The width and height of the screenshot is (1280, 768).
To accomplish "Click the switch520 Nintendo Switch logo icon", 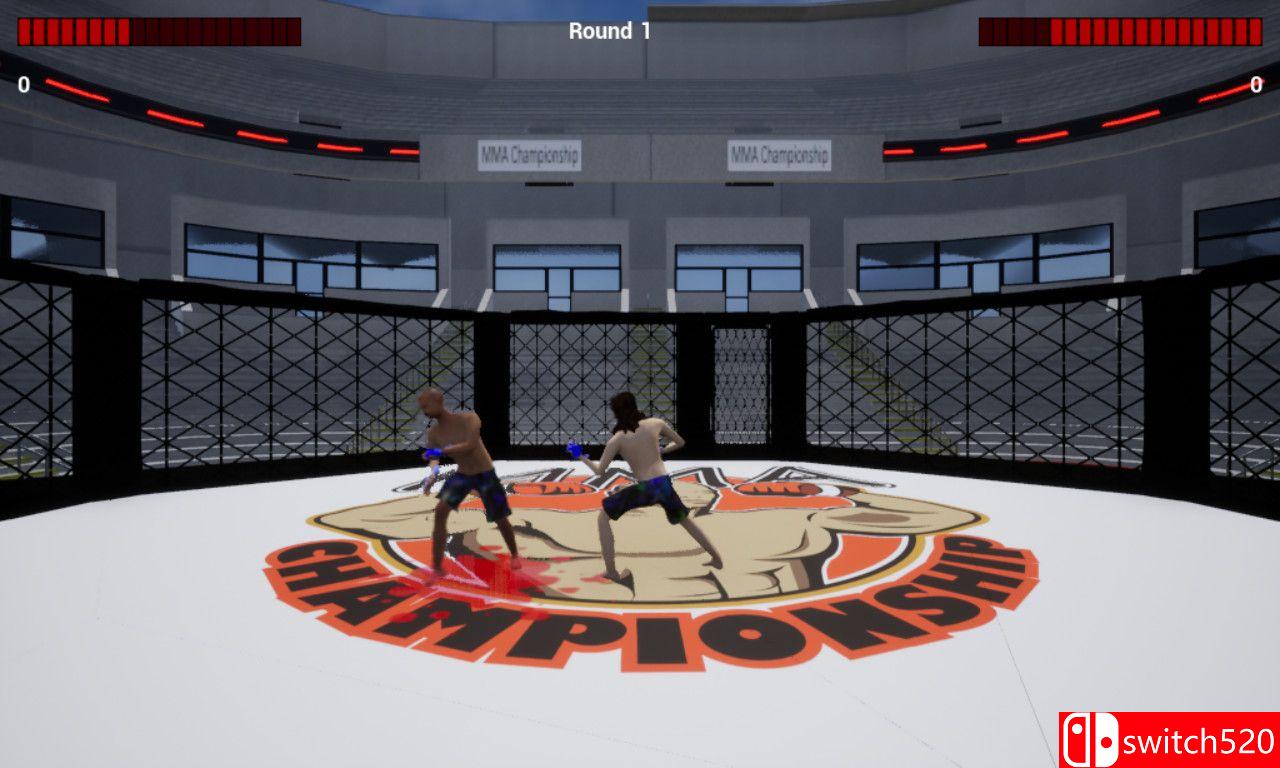I will point(1093,738).
